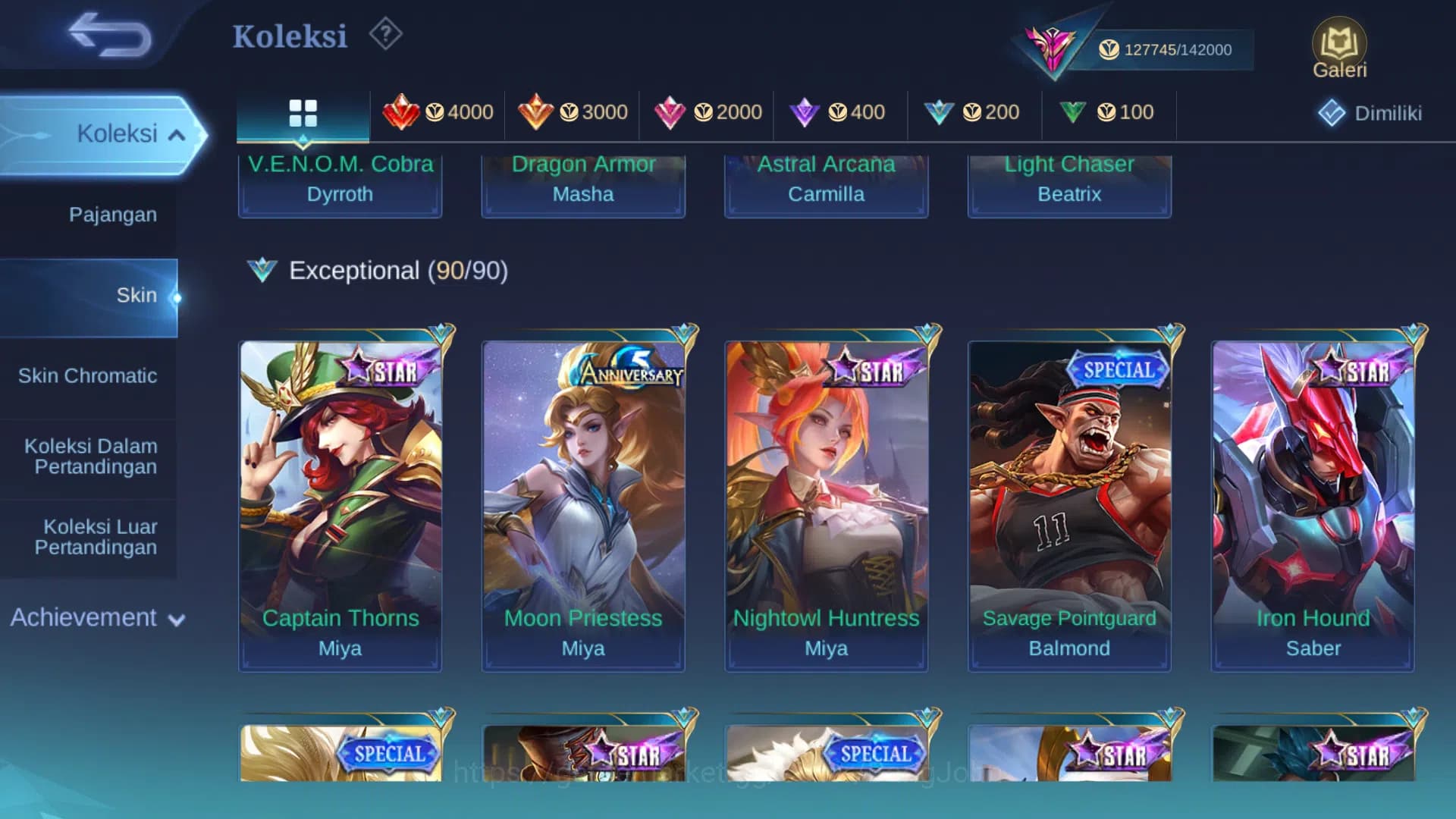Select the blue 200-point rarity filter
The height and width of the screenshot is (819, 1456).
939,111
